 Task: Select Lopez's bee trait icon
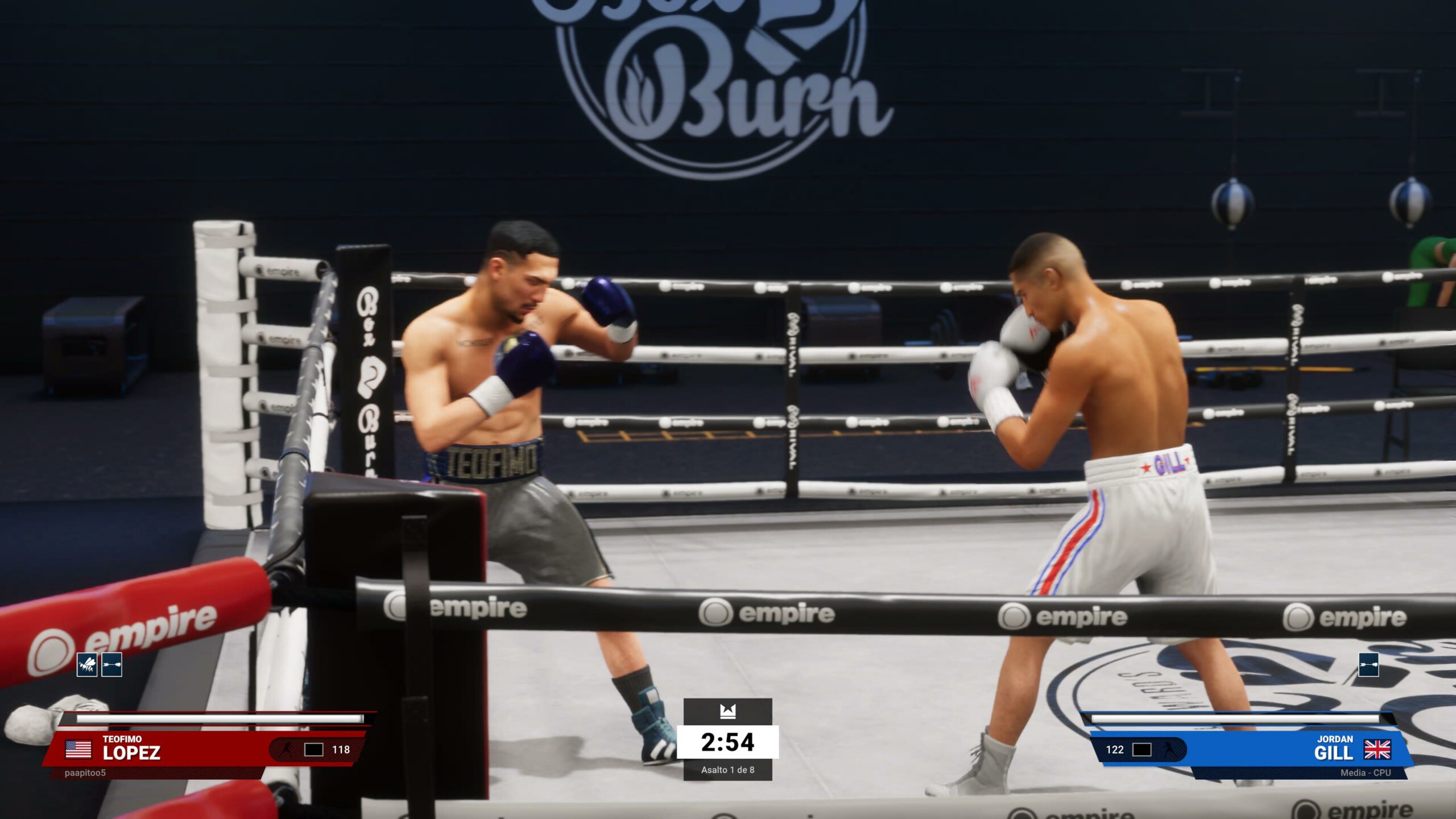87,664
